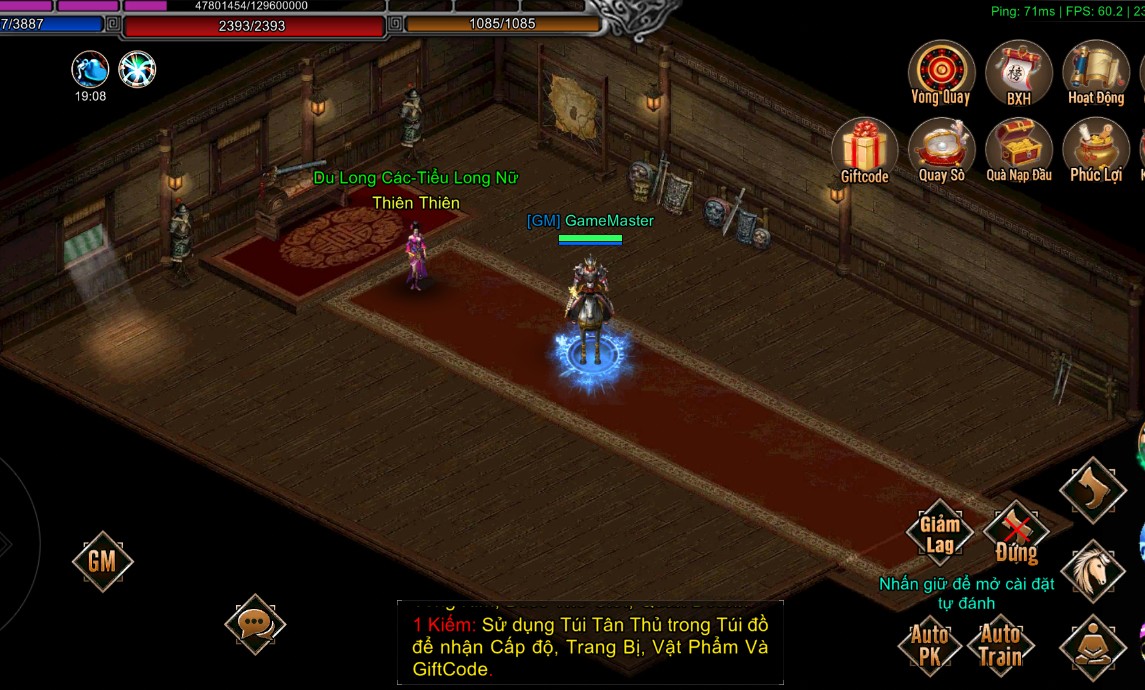
Task: Open the system message chat box
Action: pos(590,642)
